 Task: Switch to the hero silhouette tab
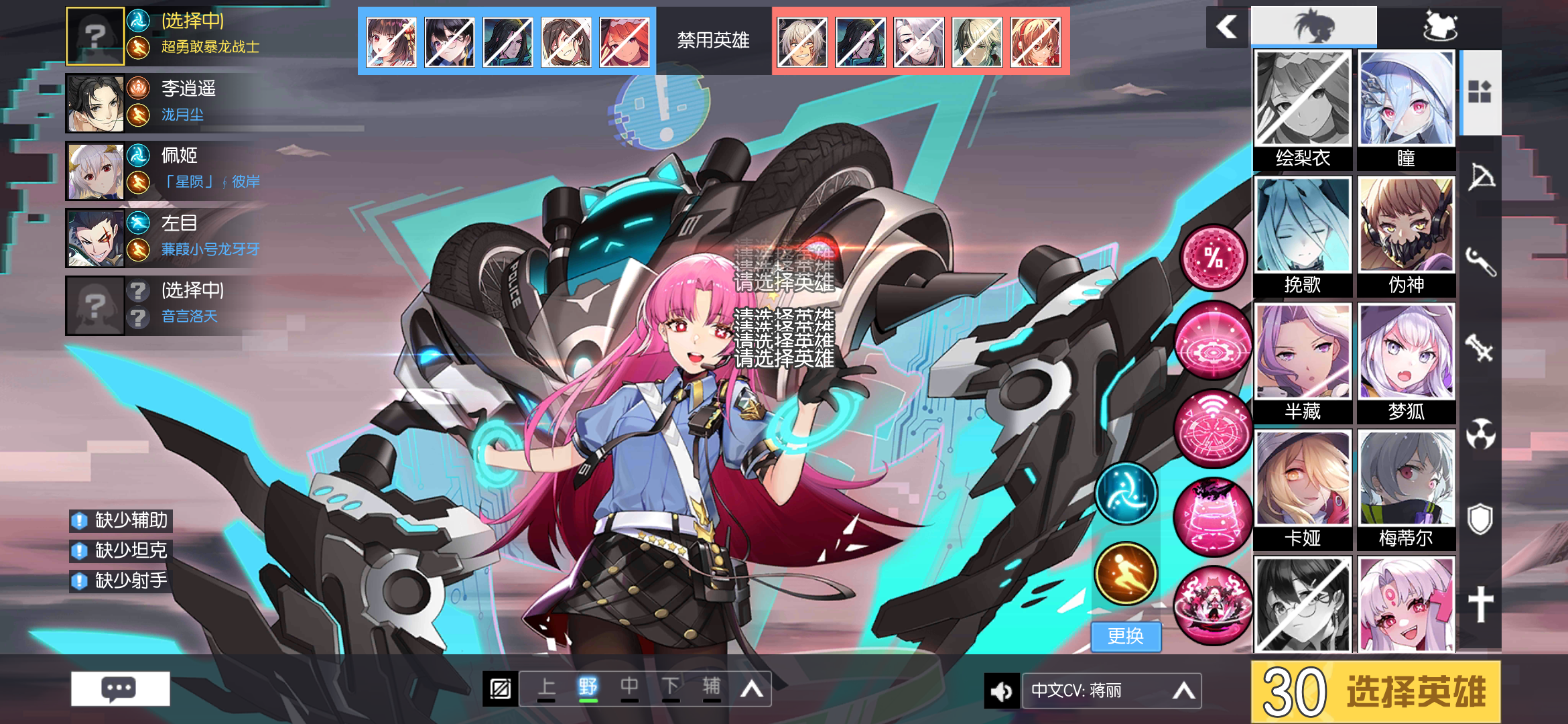[1313, 25]
